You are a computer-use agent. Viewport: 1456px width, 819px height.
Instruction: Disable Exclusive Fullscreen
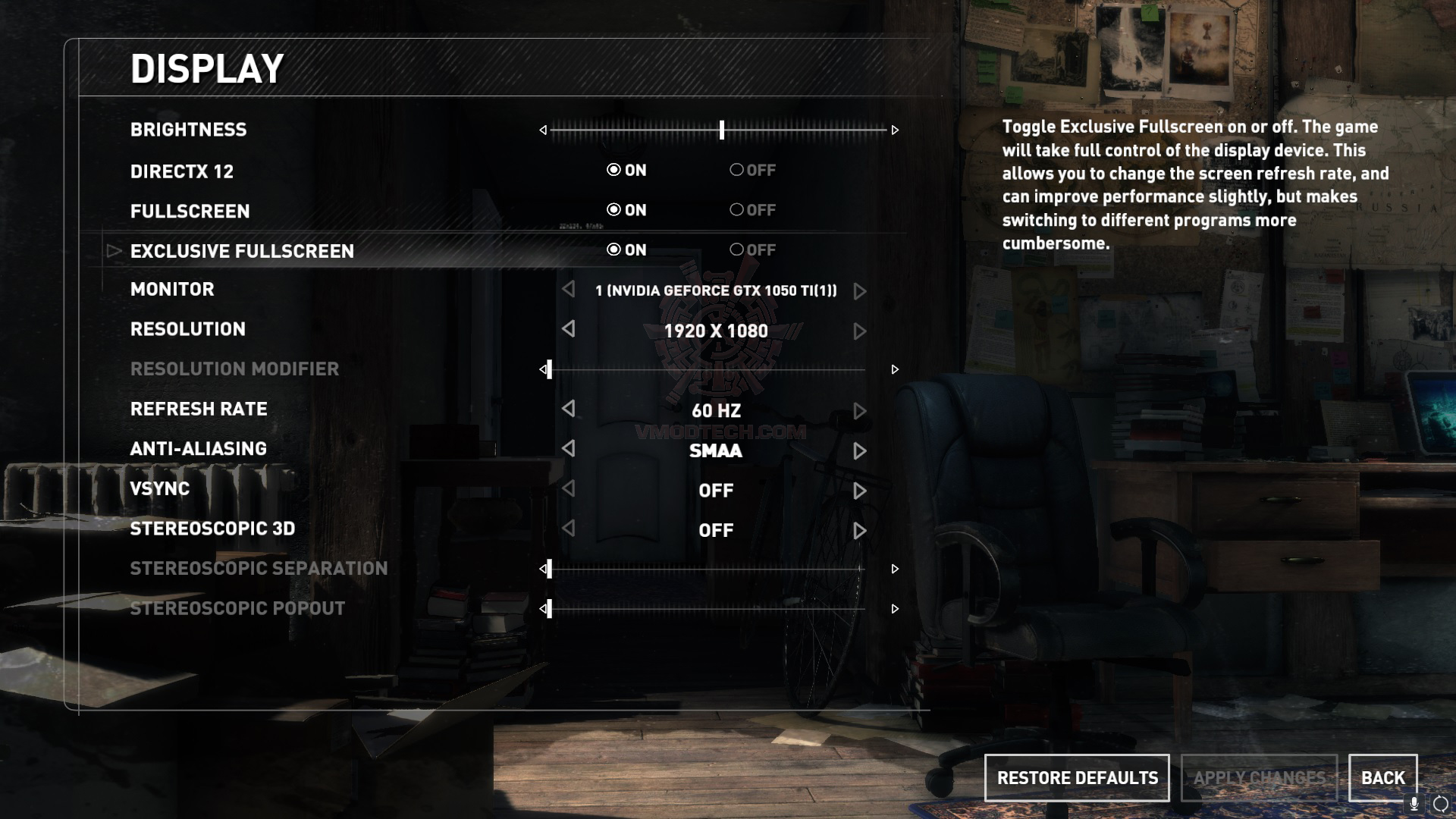pyautogui.click(x=735, y=250)
